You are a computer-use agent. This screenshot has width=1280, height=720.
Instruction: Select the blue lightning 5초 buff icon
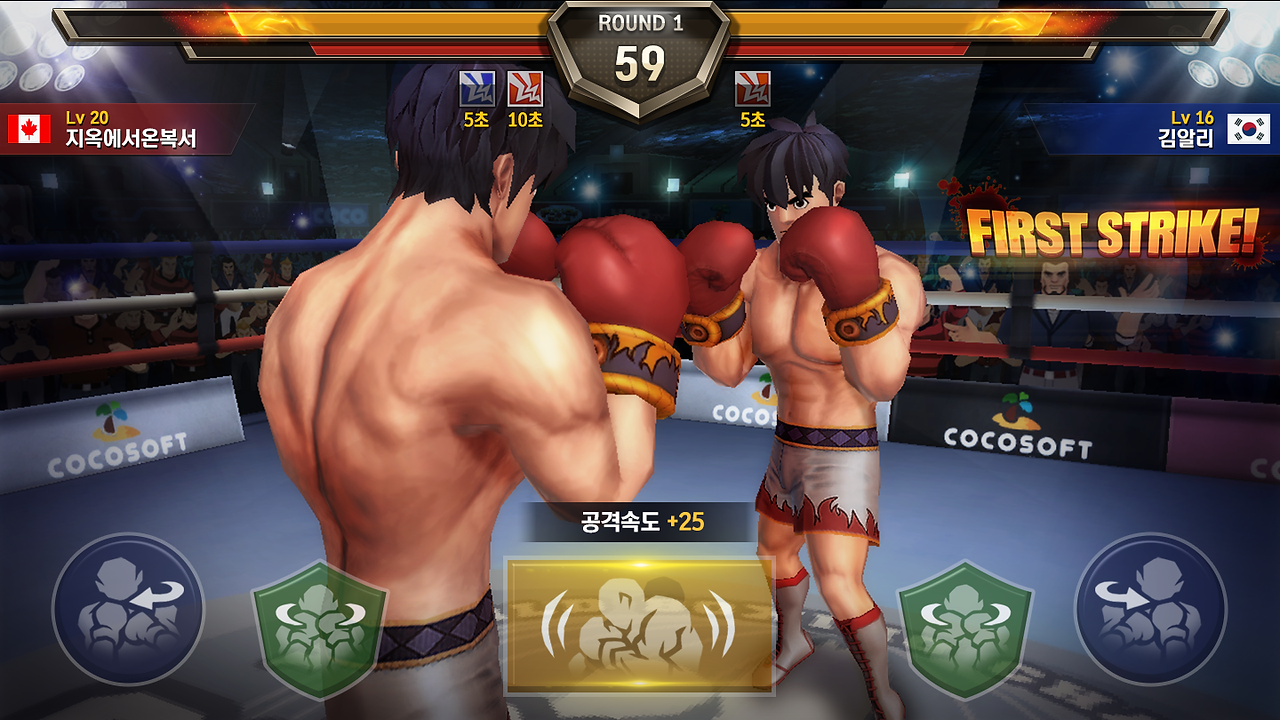coord(479,90)
